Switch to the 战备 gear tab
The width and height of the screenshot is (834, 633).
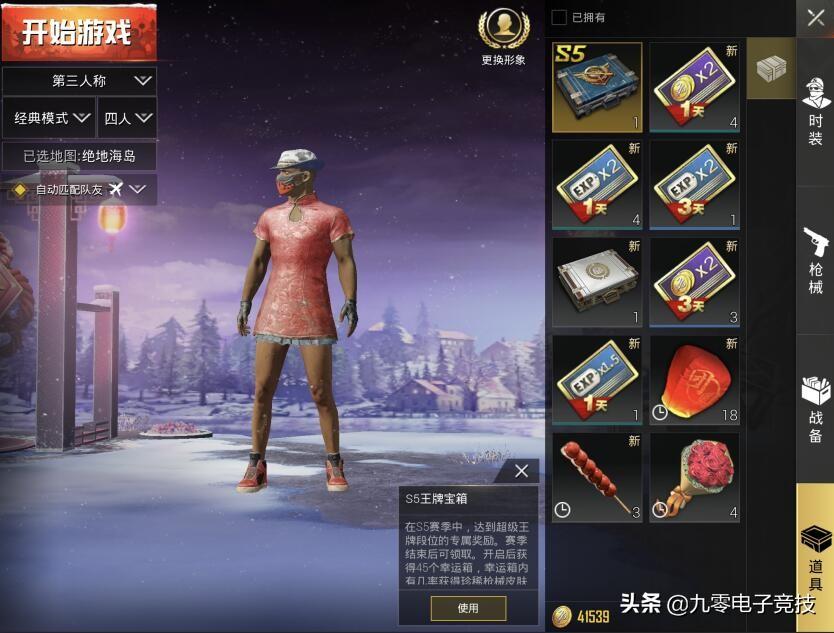pos(815,408)
